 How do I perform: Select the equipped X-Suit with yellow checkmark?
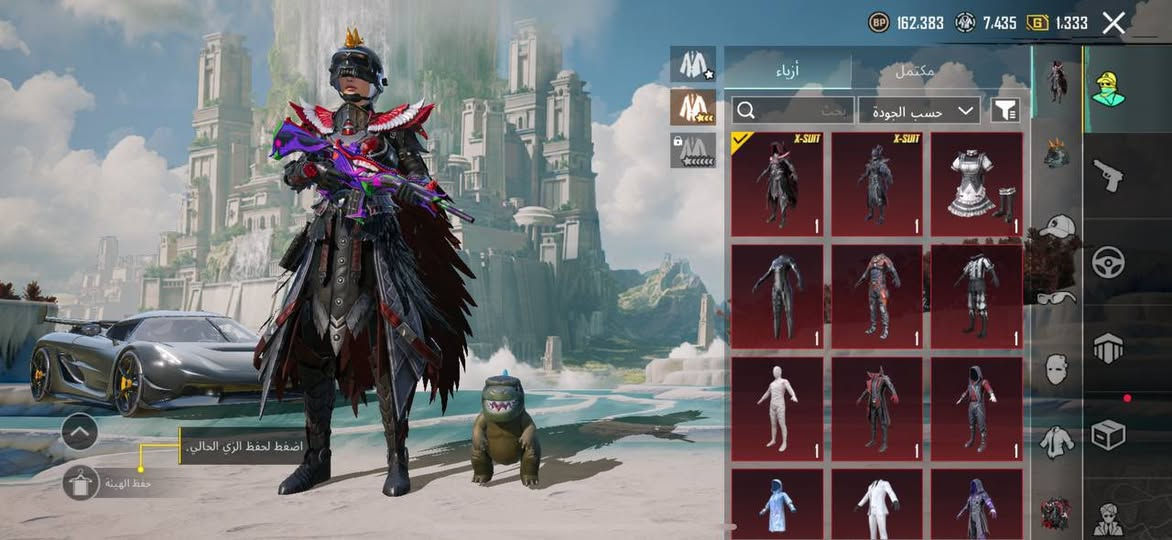777,185
